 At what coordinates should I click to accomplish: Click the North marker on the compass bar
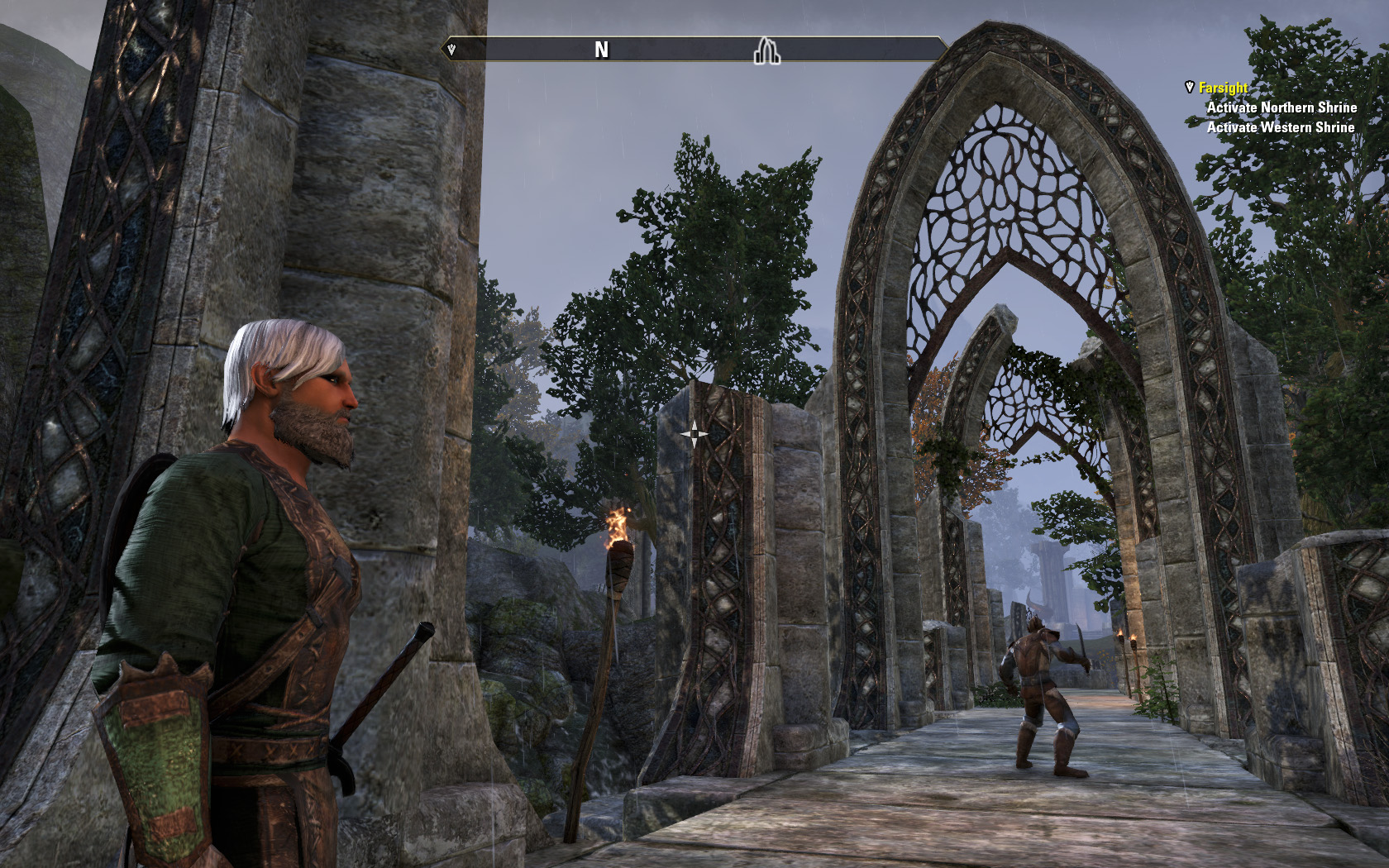click(602, 50)
